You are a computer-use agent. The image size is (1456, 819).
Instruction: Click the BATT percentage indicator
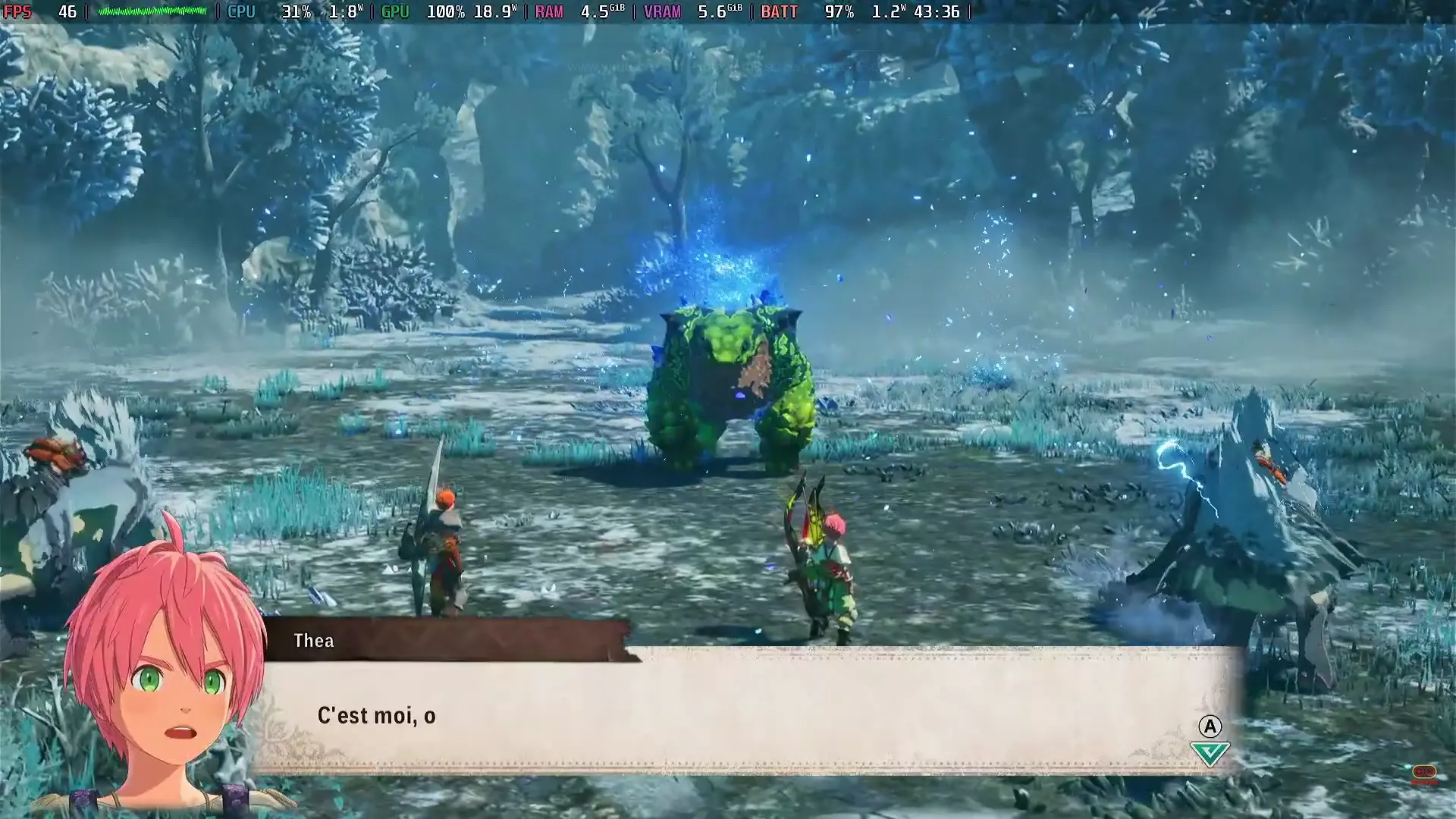point(840,12)
